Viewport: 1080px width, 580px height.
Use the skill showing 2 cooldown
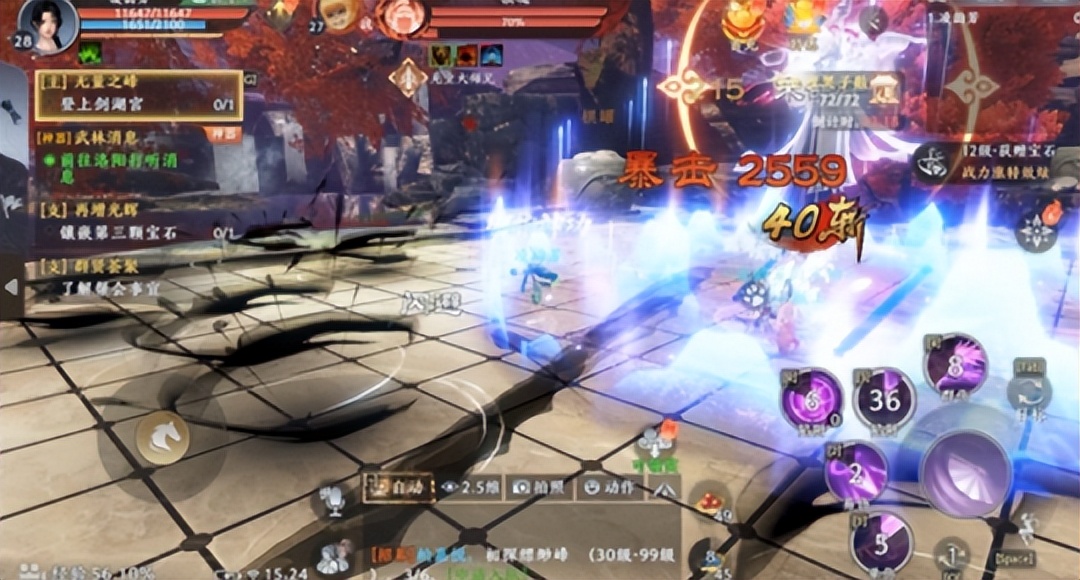[856, 471]
